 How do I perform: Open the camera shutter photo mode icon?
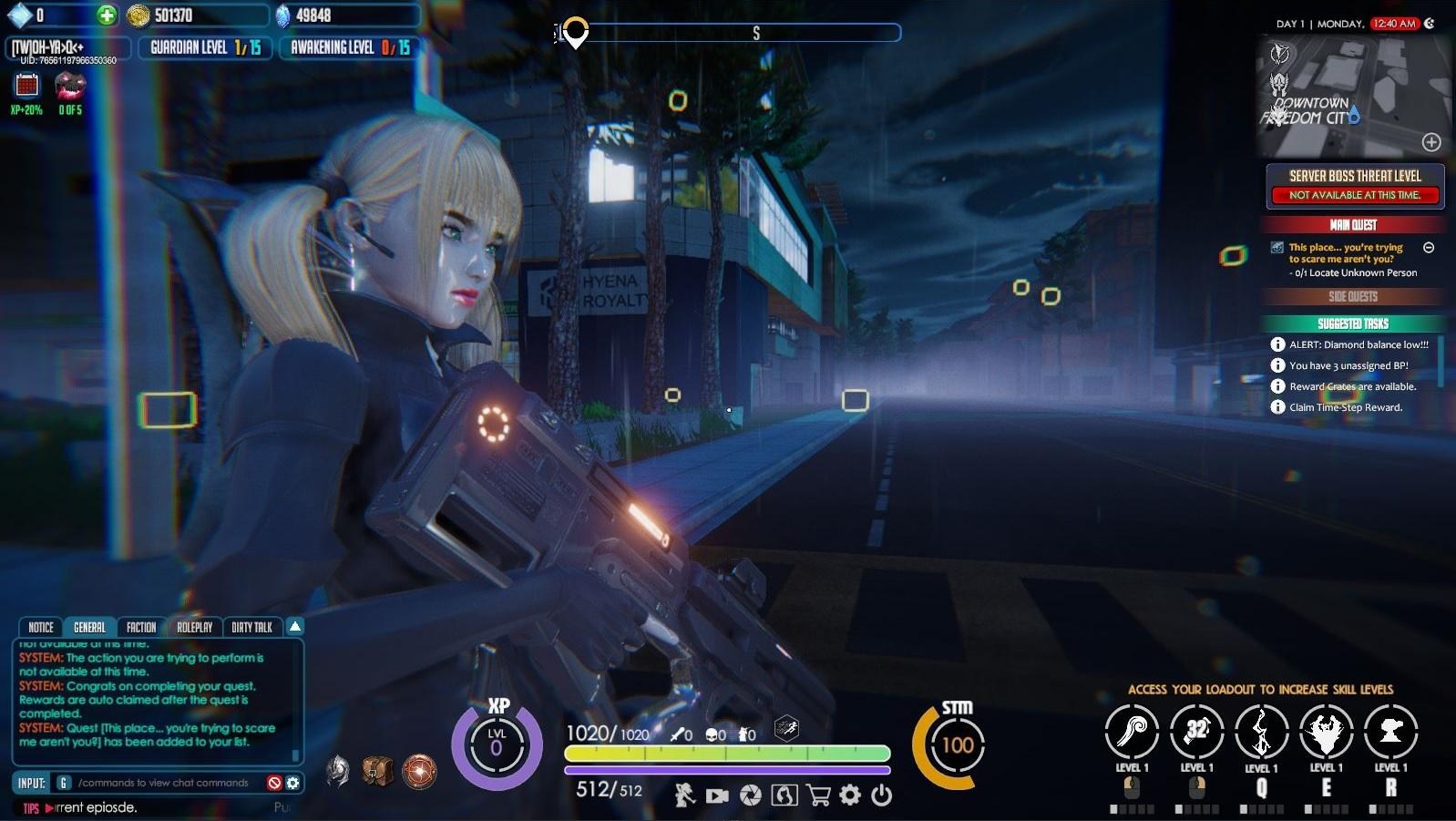click(750, 795)
